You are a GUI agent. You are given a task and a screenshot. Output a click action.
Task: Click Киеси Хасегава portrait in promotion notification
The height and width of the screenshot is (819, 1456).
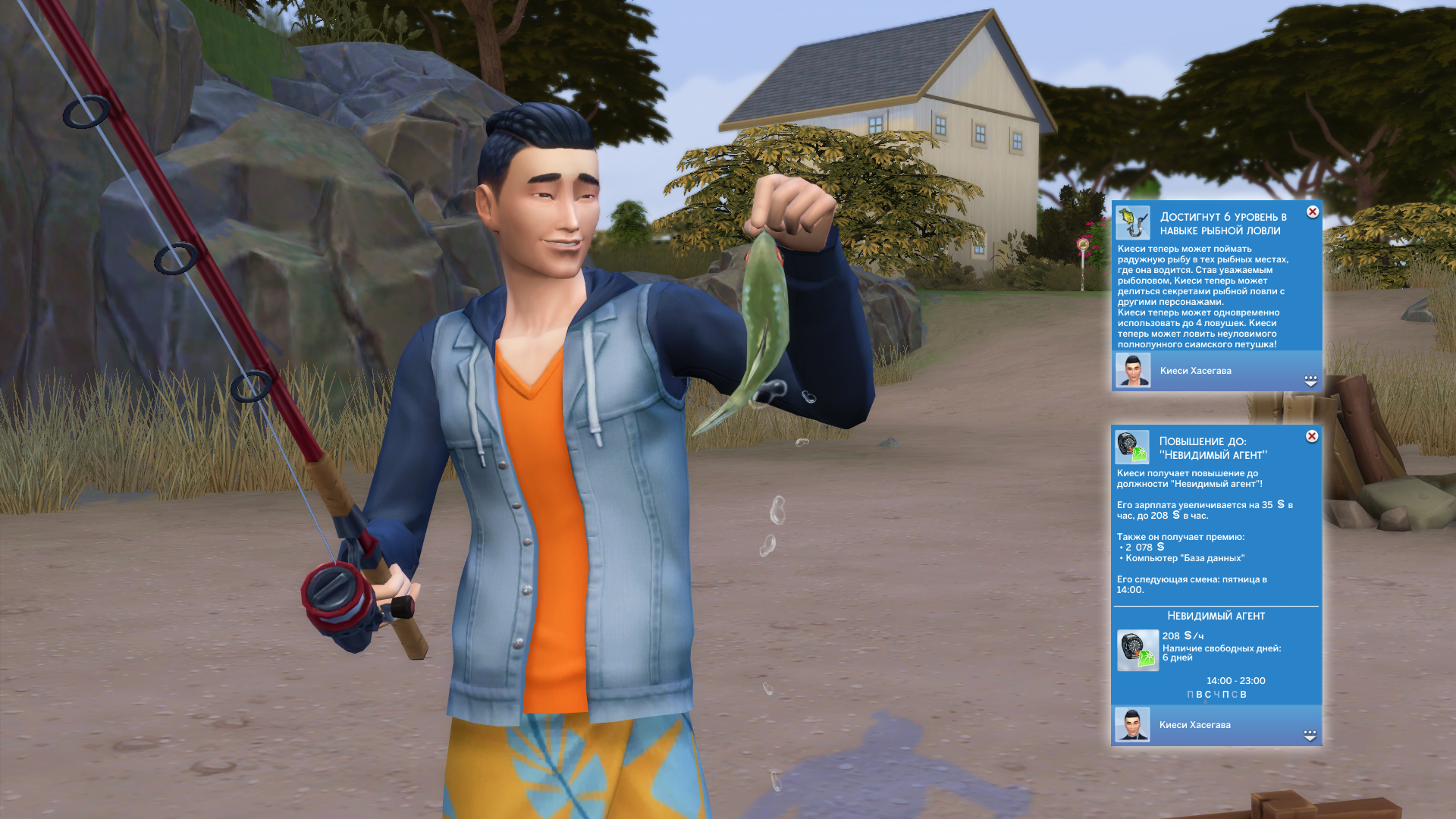(x=1132, y=725)
